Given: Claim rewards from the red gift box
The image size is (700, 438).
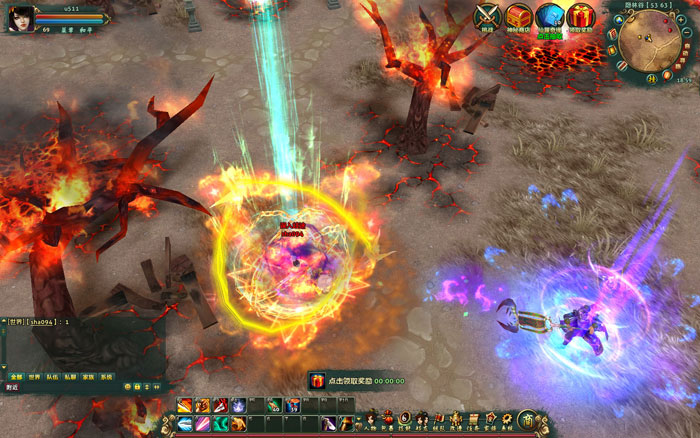Looking at the screenshot, I should [579, 16].
